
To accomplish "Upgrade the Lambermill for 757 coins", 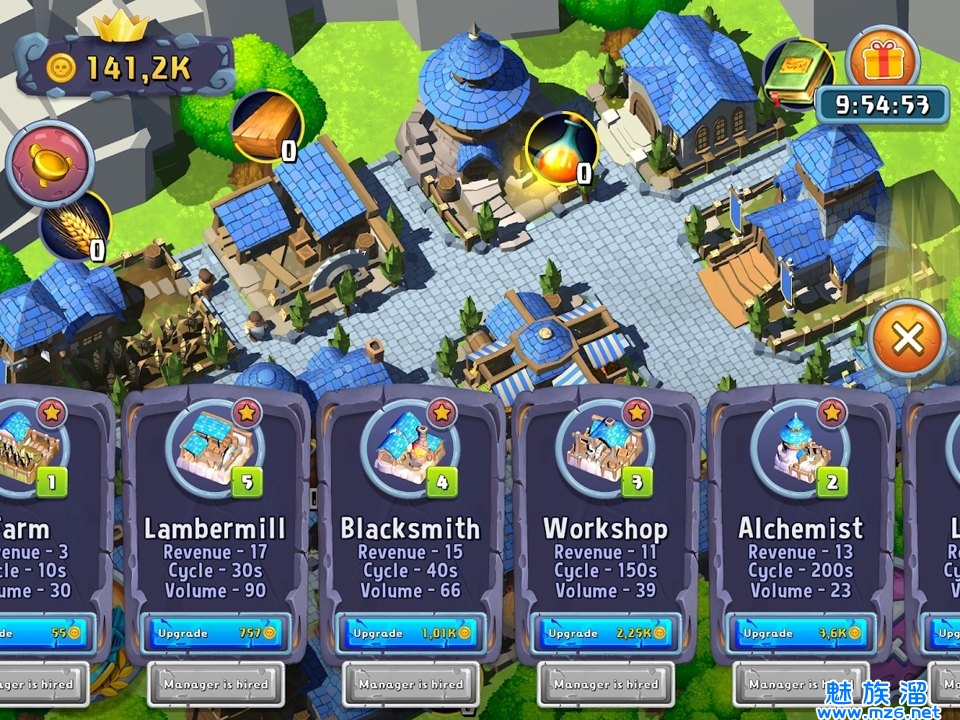I will 214,633.
